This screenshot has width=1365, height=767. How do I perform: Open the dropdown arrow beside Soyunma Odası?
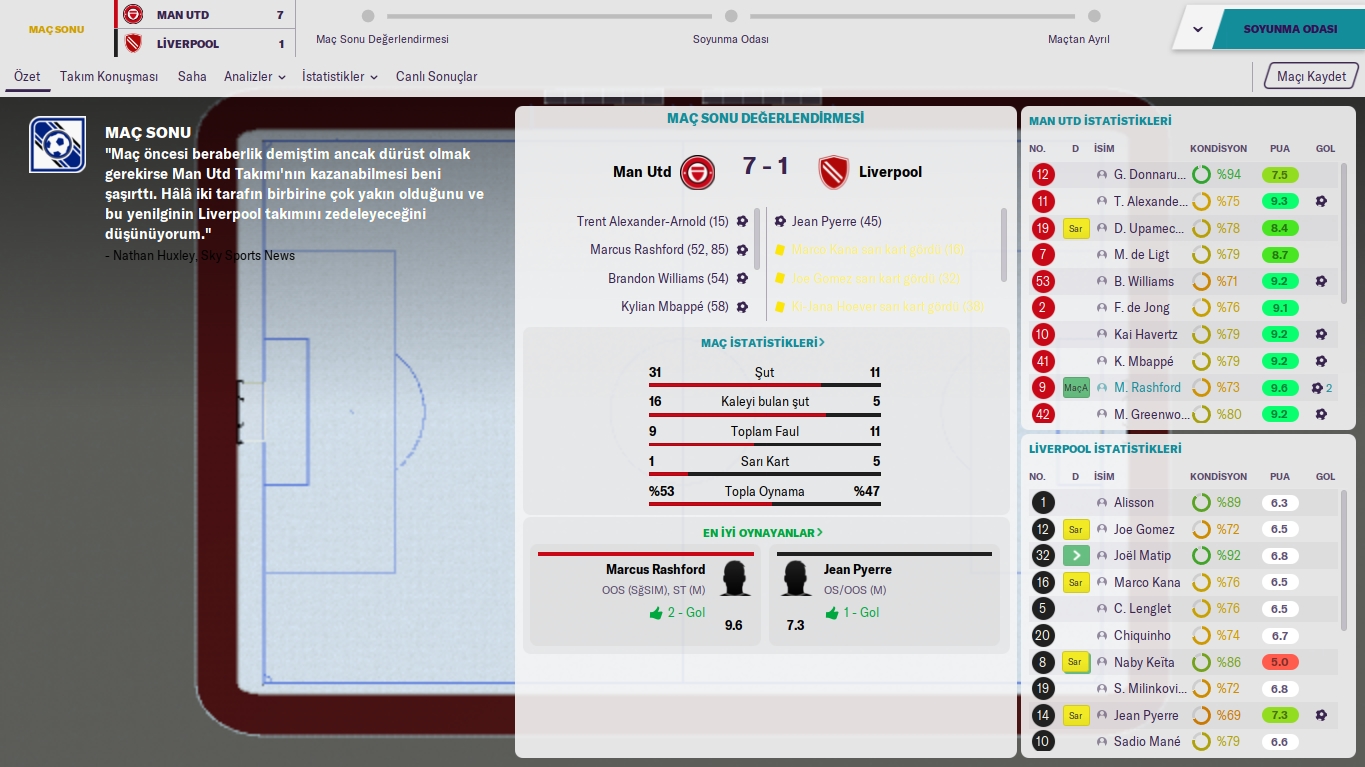pos(1198,29)
